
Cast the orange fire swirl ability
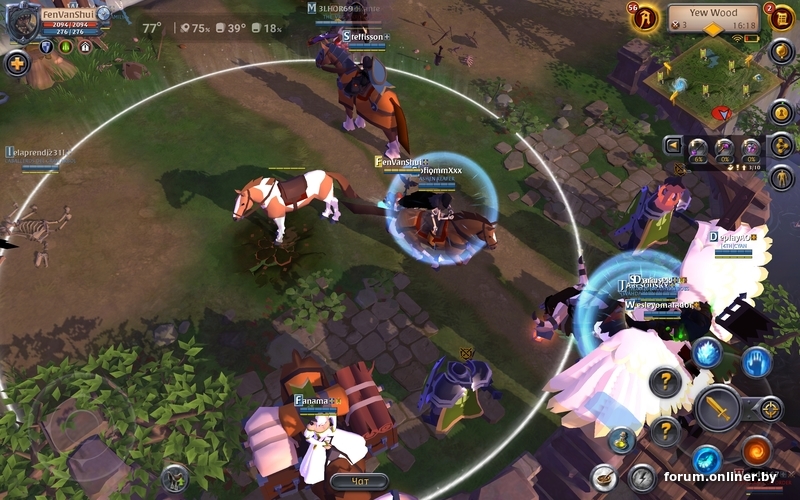tap(756, 450)
